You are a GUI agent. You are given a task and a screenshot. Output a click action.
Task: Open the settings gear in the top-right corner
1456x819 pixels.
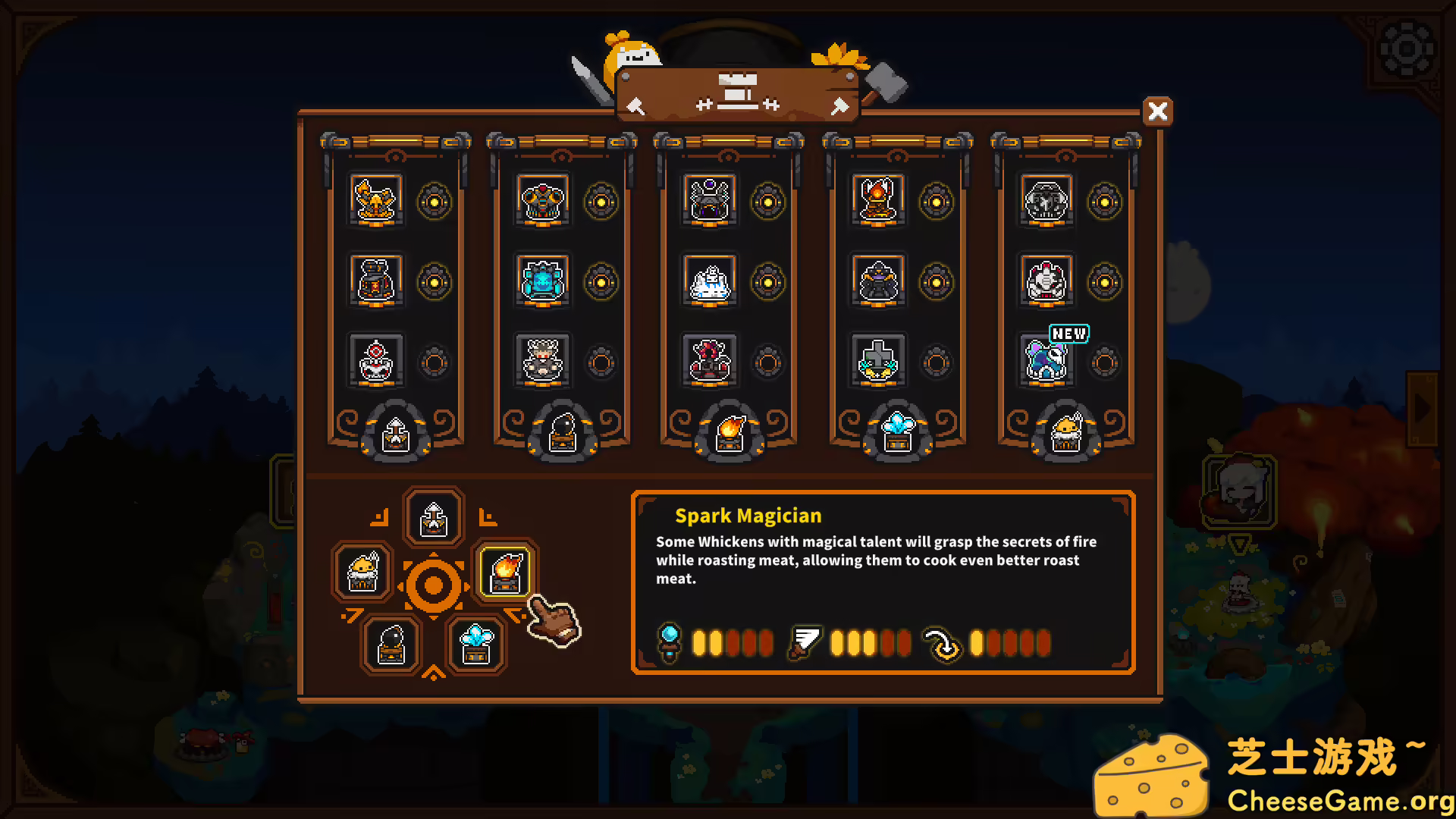click(1408, 49)
